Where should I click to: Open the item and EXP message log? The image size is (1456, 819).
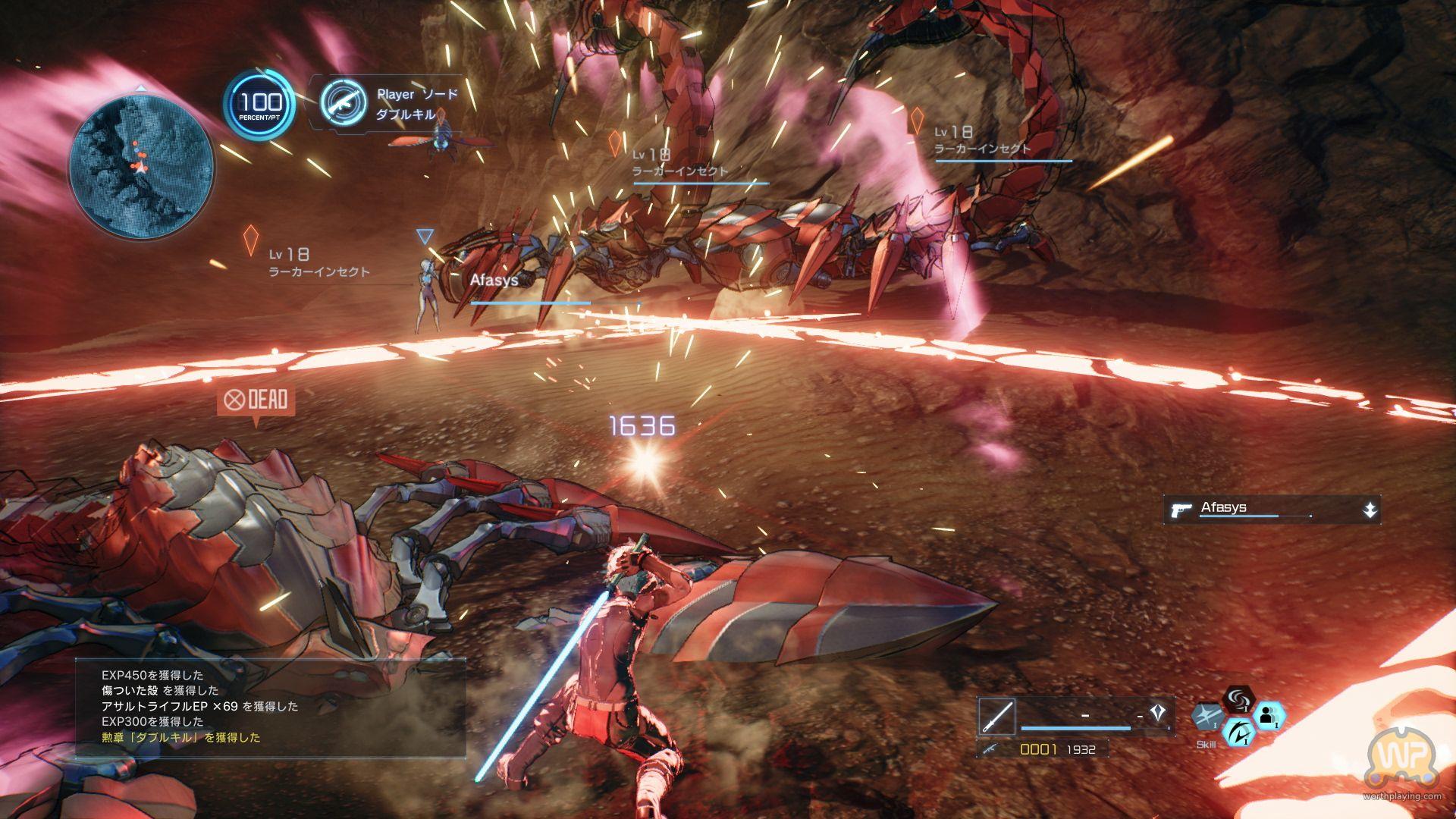tap(270, 707)
